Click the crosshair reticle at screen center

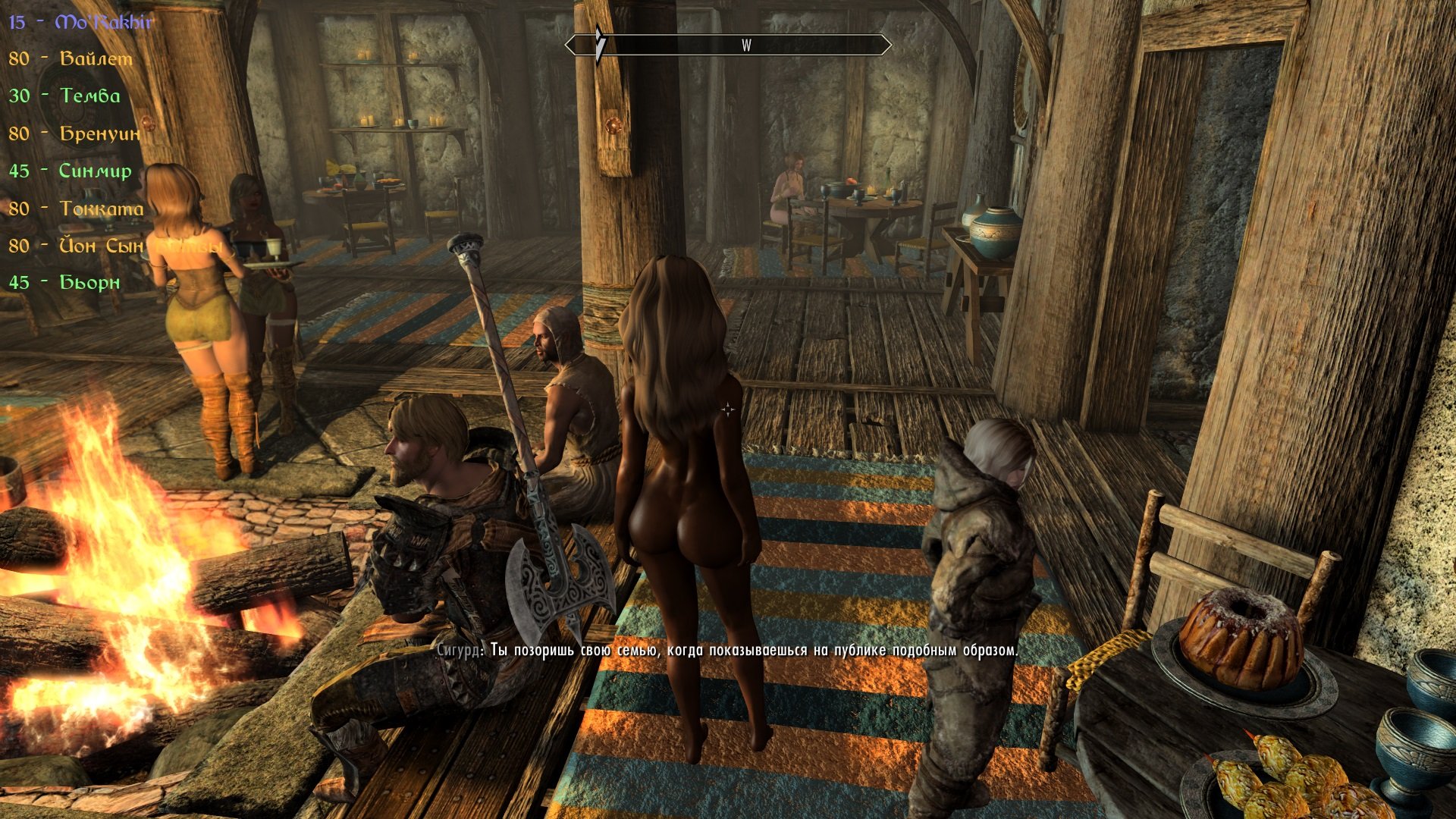pos(727,409)
